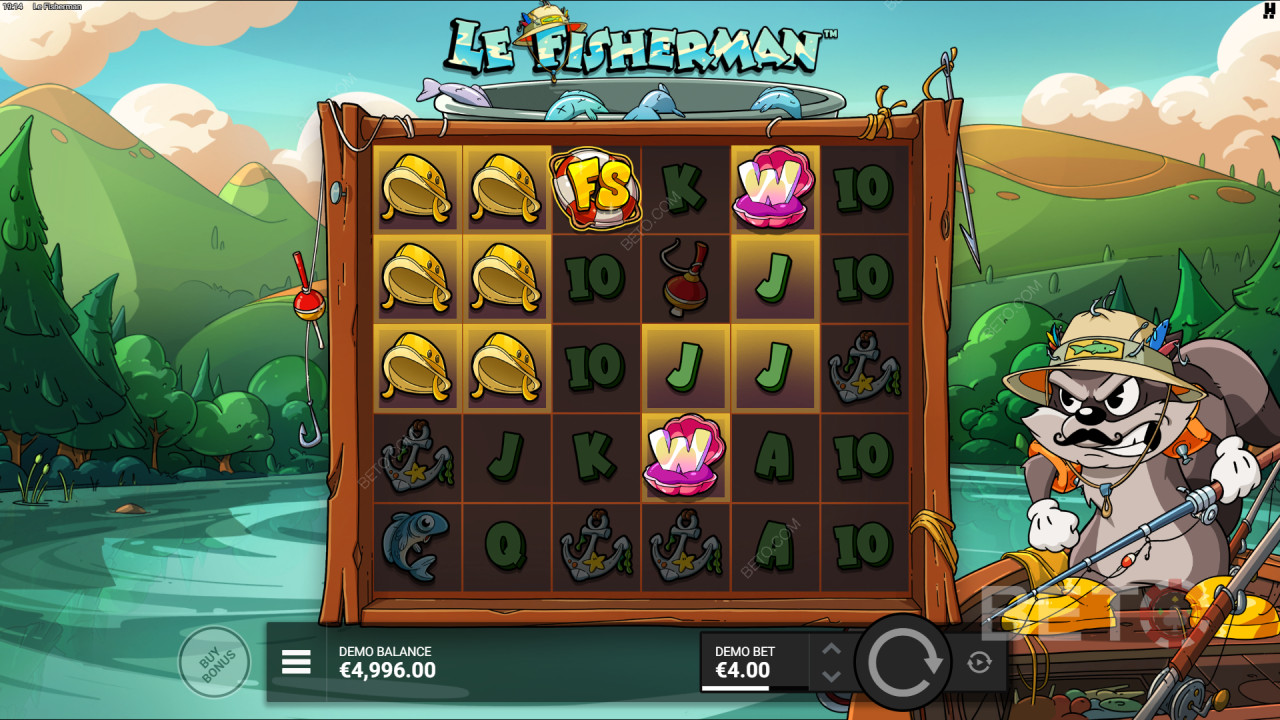The image size is (1280, 720).
Task: Click the Buy Bonus button
Action: tap(213, 662)
